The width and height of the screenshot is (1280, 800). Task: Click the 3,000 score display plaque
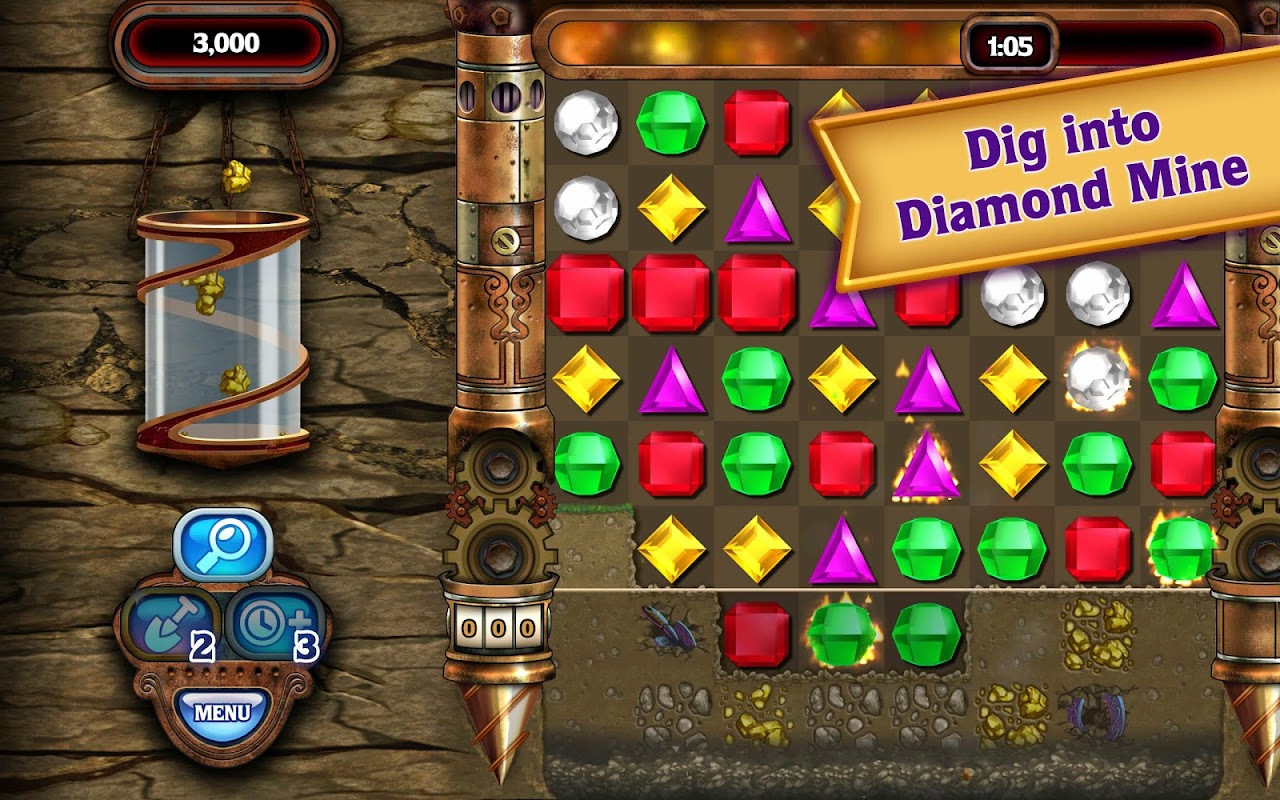(226, 42)
